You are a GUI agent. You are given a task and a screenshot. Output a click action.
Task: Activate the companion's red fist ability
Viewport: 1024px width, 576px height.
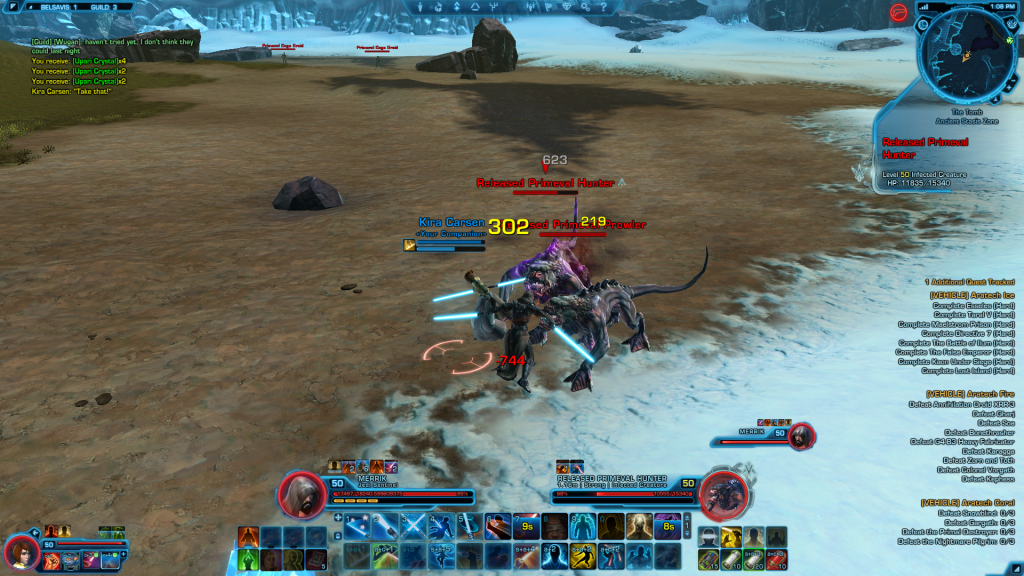(x=51, y=558)
